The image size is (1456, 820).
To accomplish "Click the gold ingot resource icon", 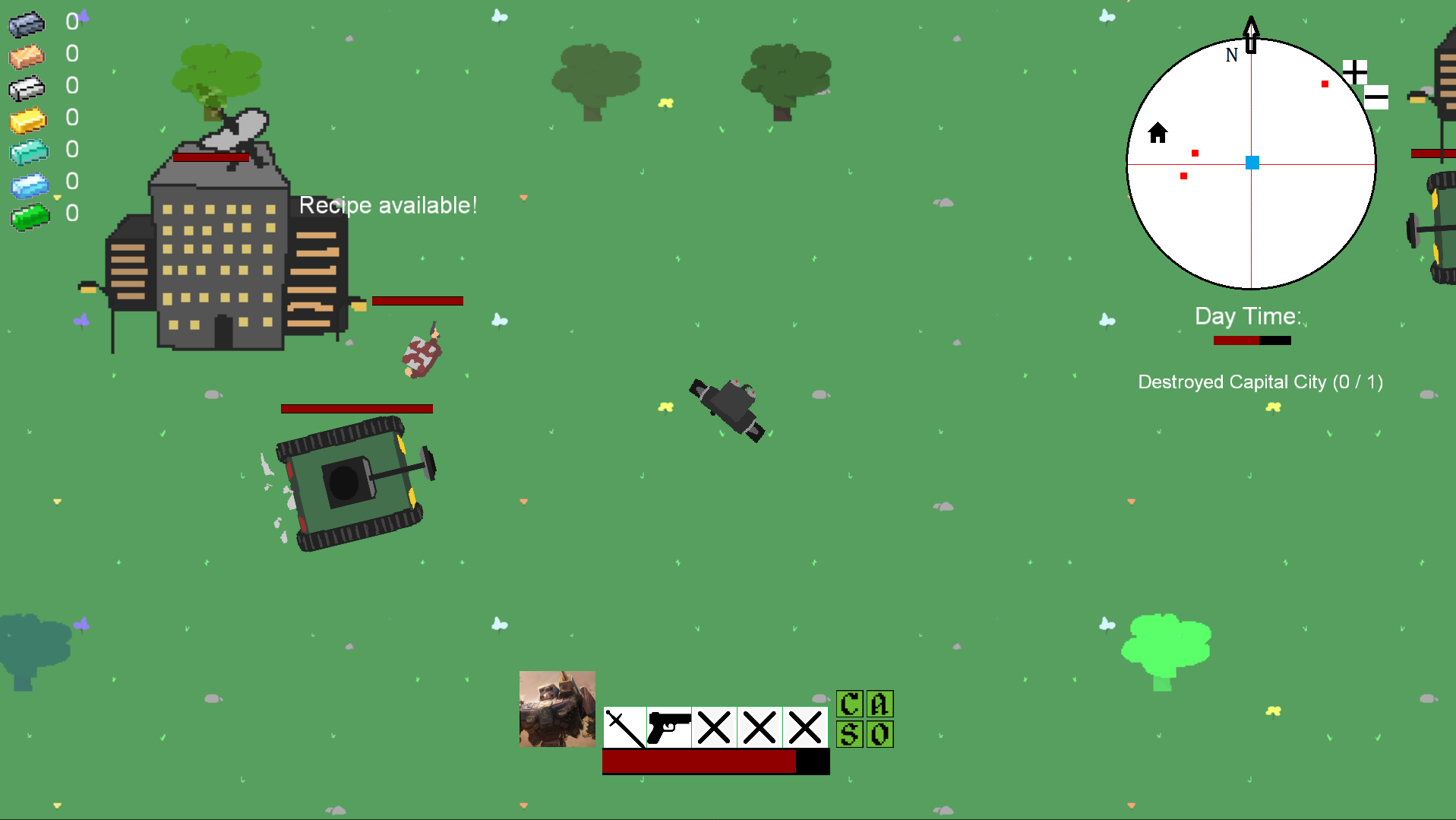I will click(x=28, y=120).
